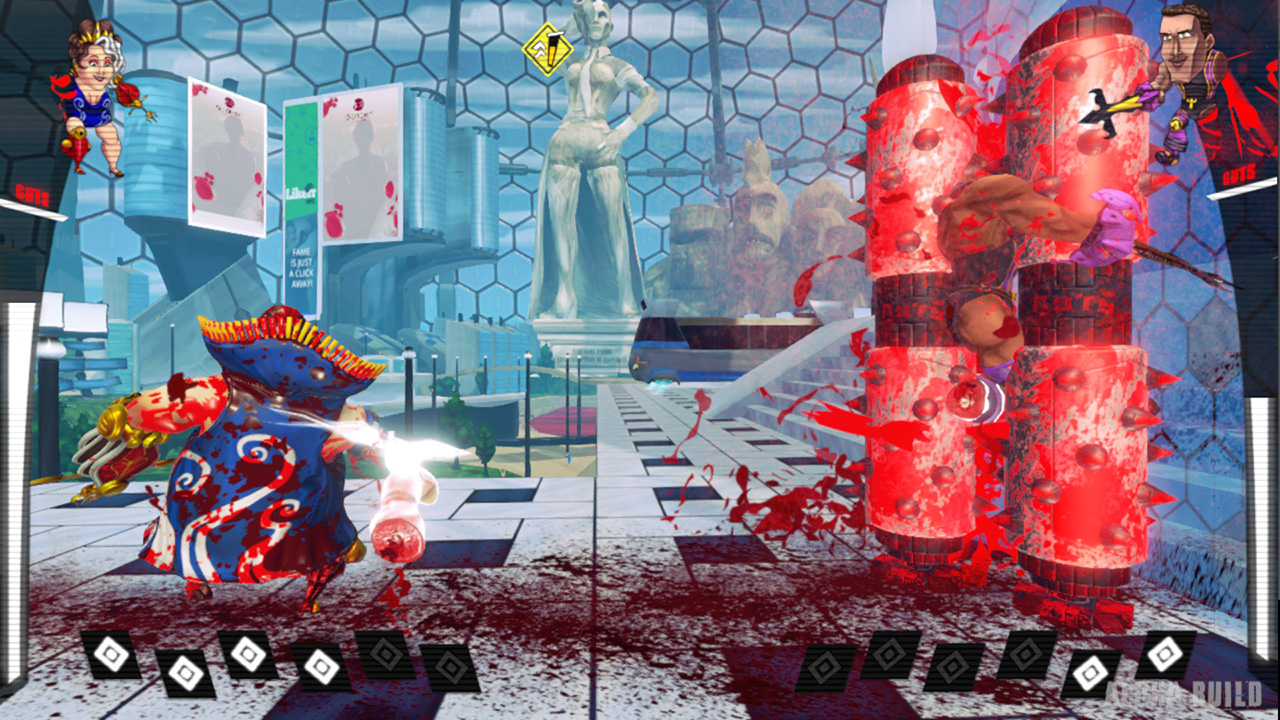Click the third diamond token in the right row
The width and height of the screenshot is (1280, 720).
pos(952,668)
